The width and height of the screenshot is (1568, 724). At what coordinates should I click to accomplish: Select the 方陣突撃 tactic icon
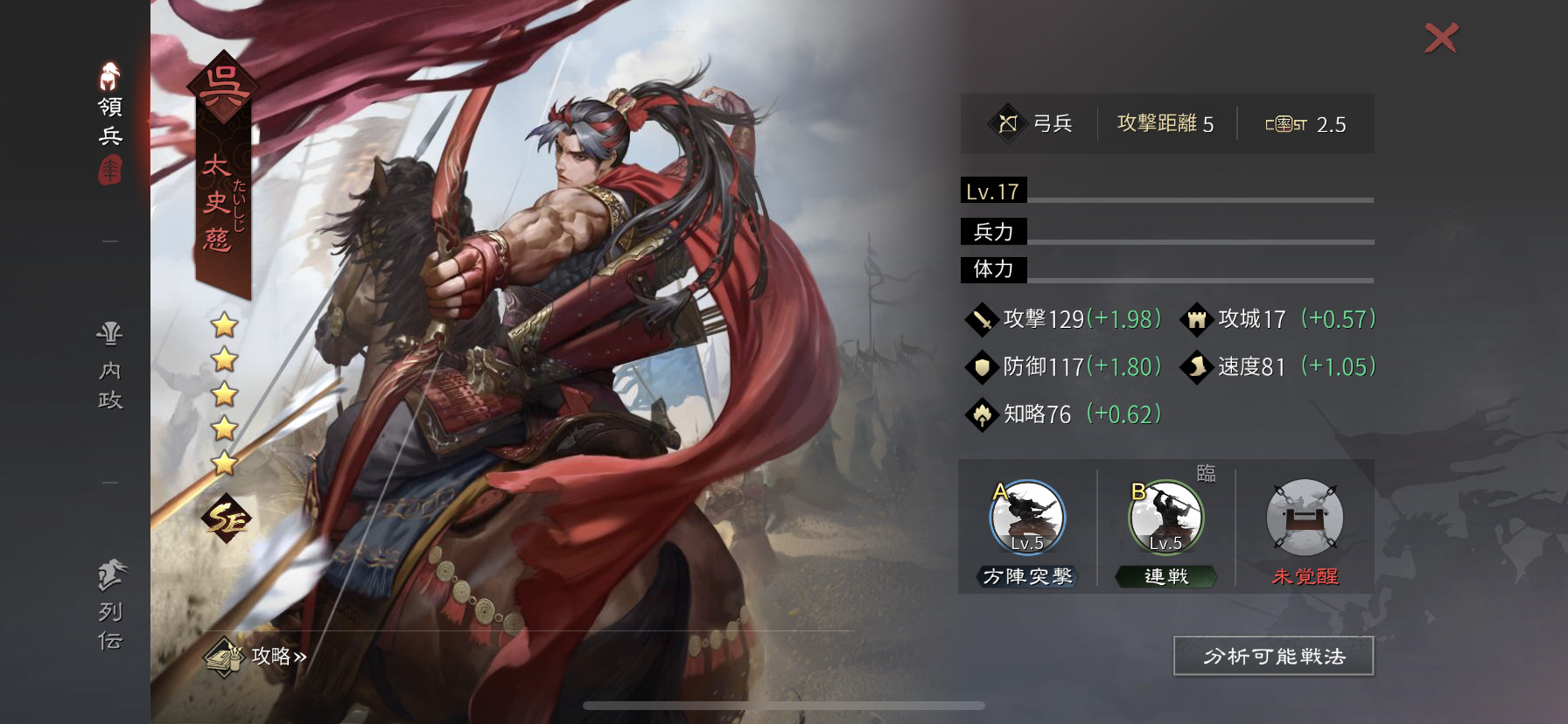coord(1027,519)
